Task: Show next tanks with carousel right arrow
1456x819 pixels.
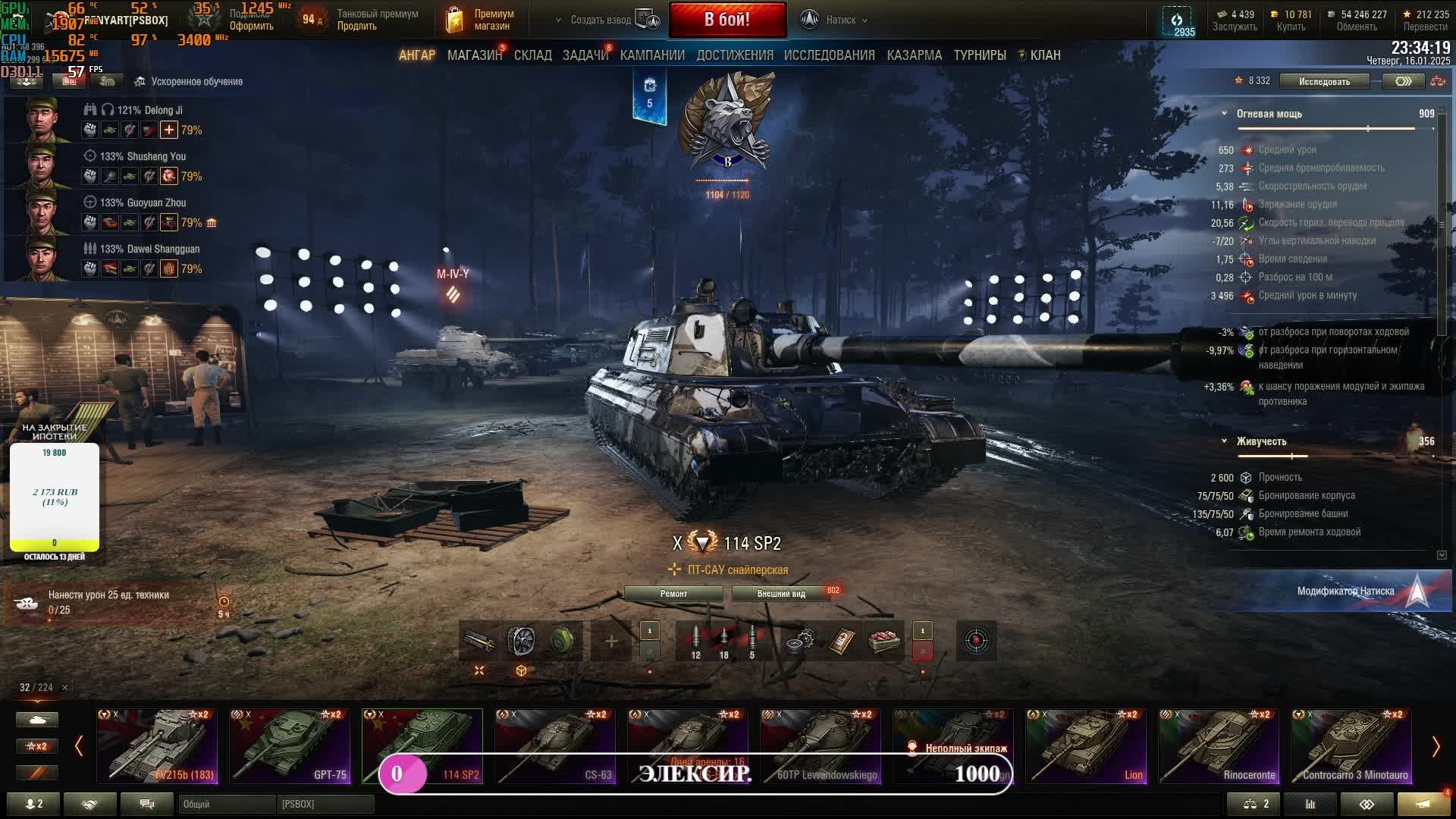Action: click(1435, 747)
